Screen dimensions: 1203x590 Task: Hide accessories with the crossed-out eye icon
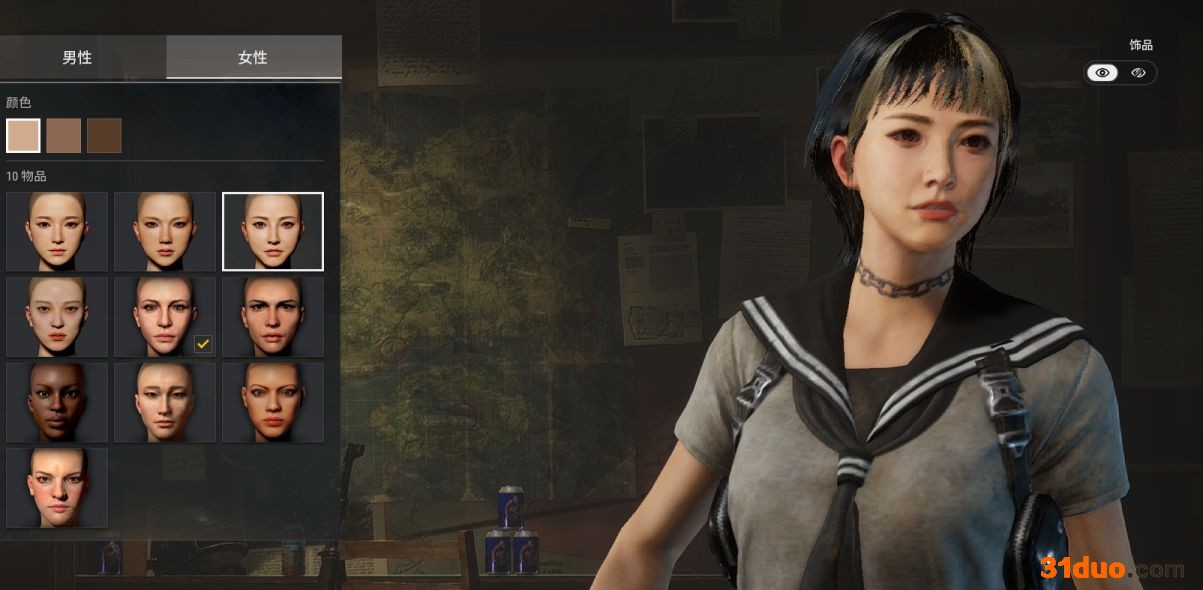pos(1138,73)
